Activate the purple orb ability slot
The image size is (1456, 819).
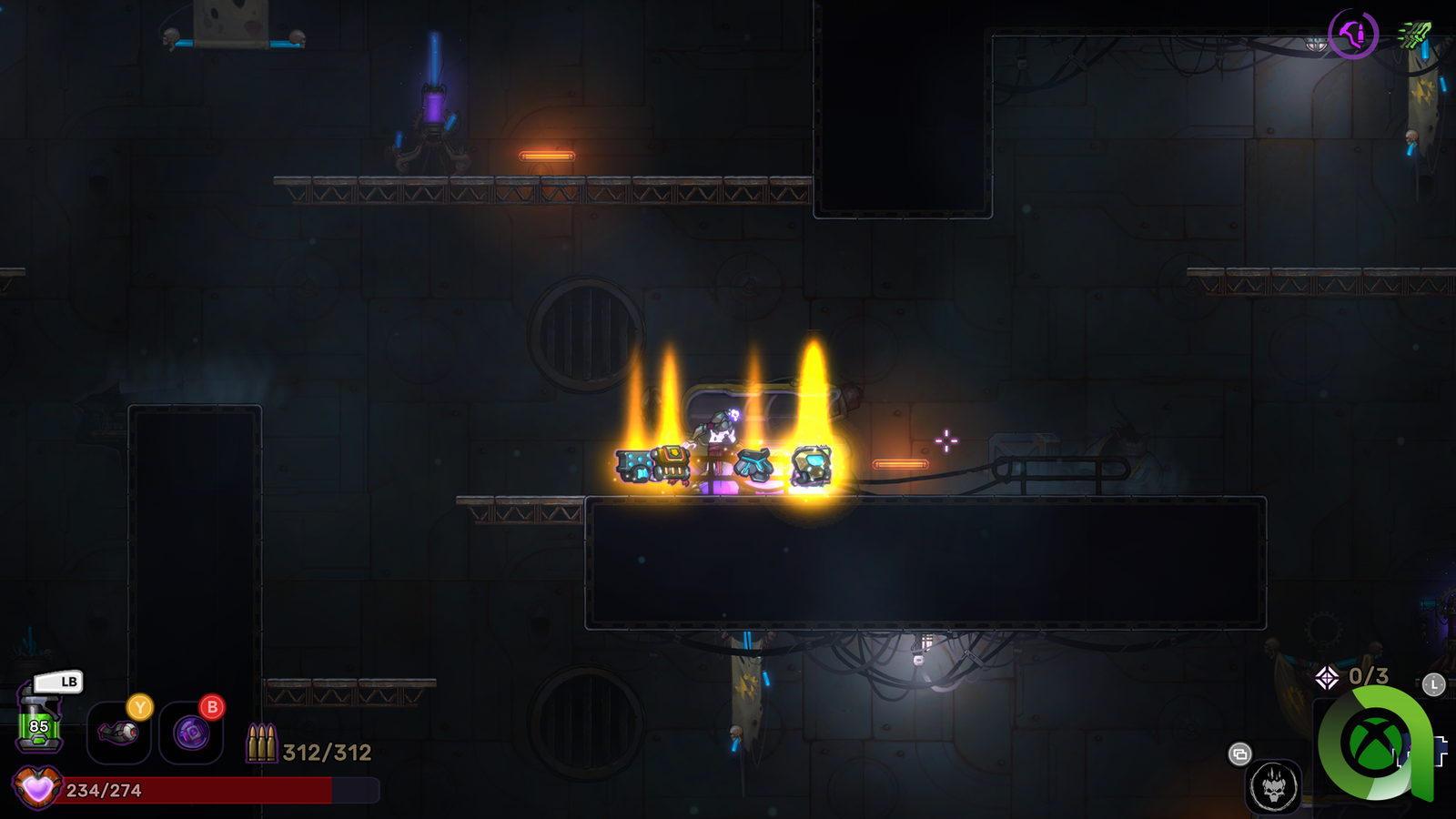click(x=191, y=732)
